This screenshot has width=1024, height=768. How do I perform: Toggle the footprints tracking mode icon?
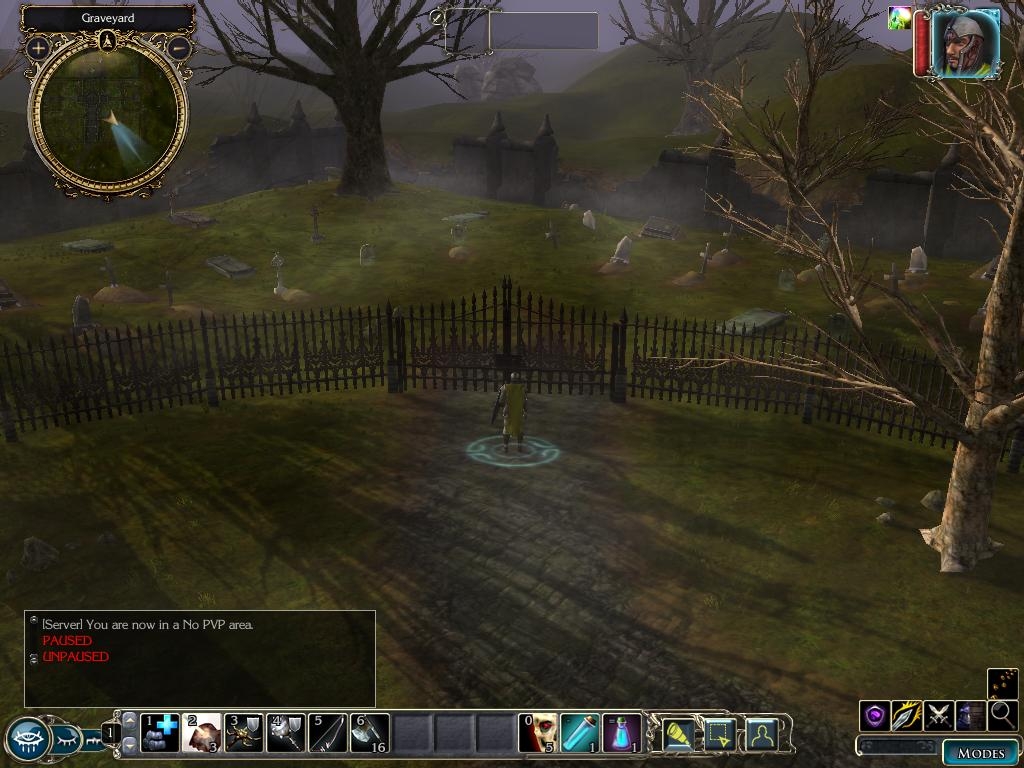[1002, 684]
